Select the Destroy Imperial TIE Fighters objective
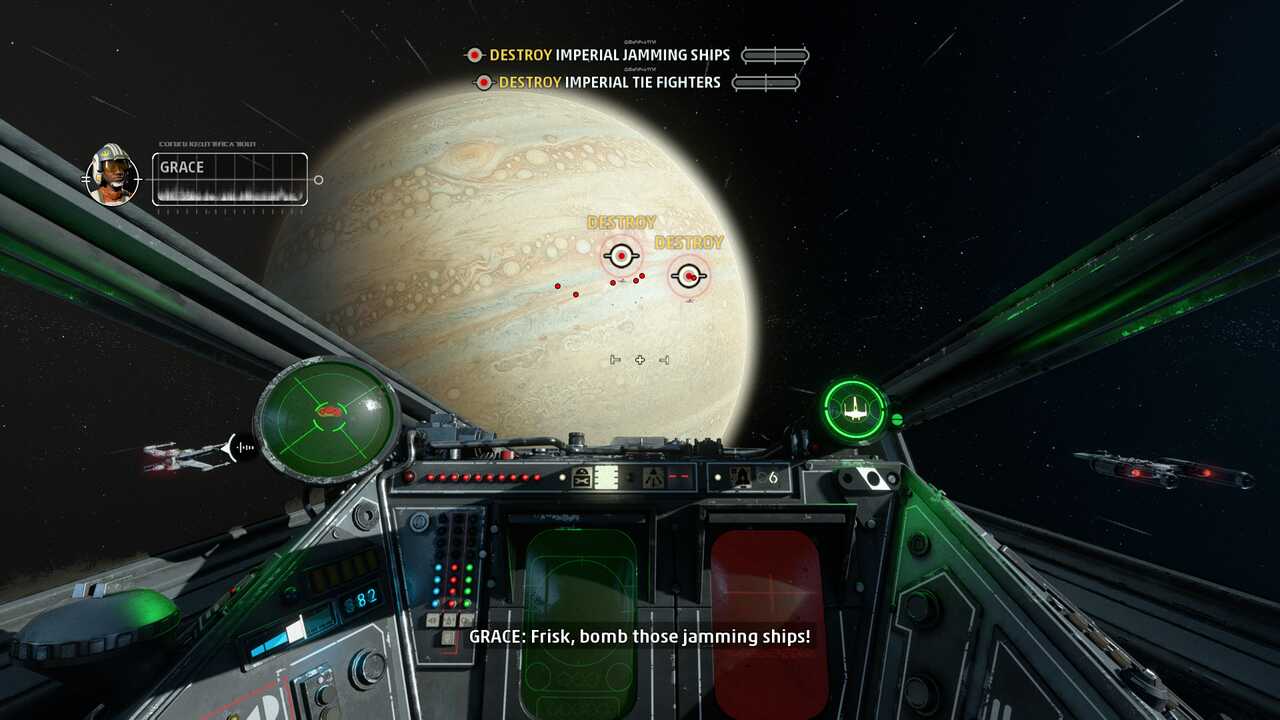The image size is (1280, 720). [x=610, y=82]
